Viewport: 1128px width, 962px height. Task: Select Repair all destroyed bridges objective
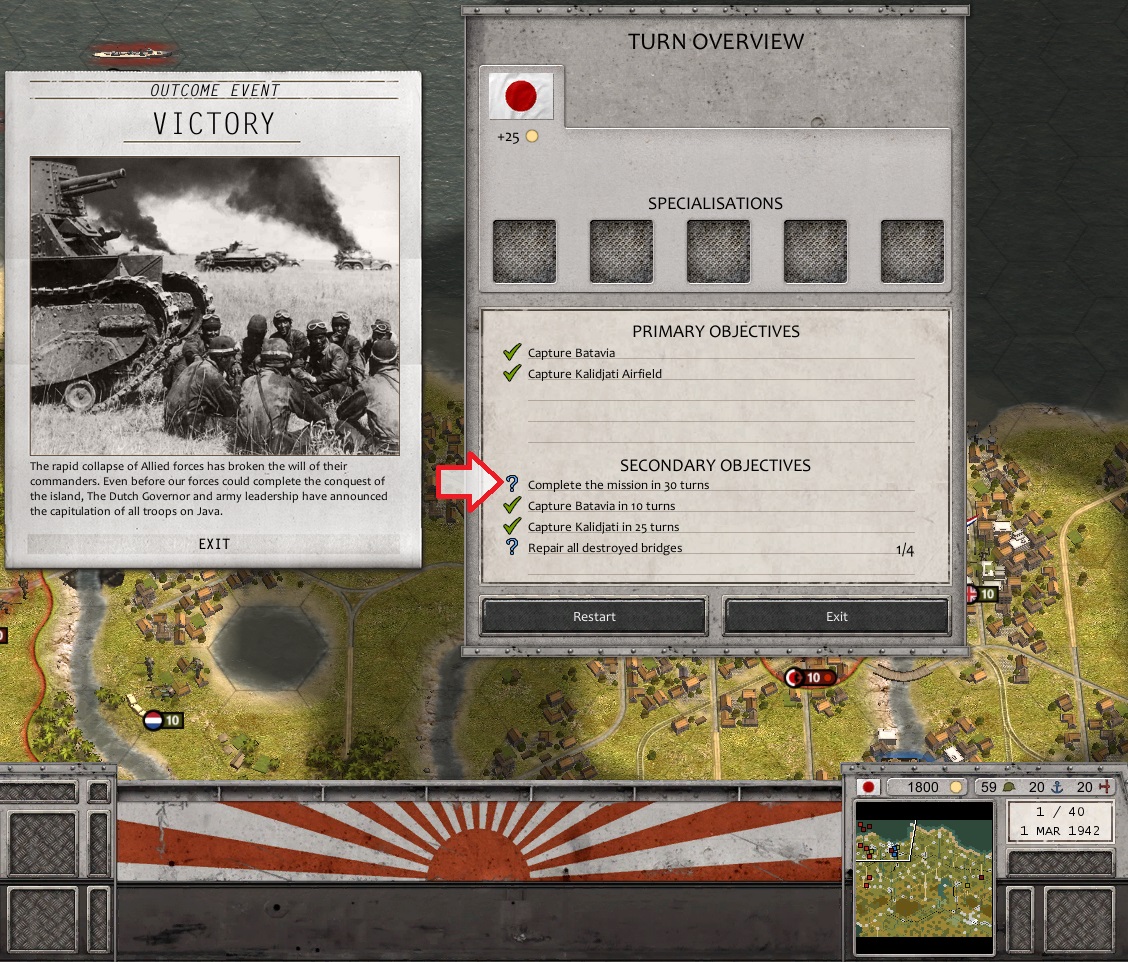(605, 548)
